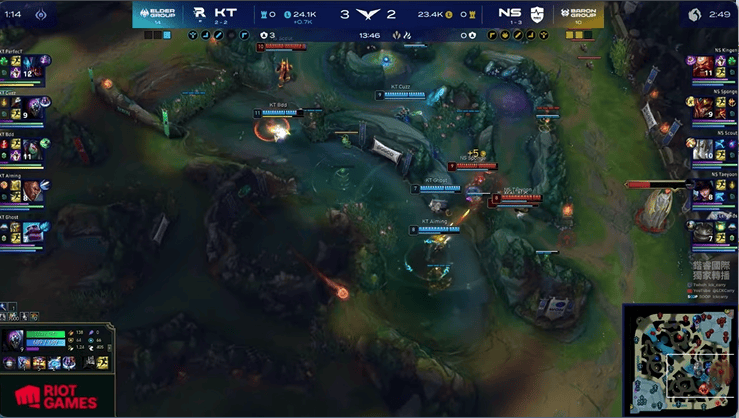Click the selected champion's large portrait

click(x=14, y=340)
